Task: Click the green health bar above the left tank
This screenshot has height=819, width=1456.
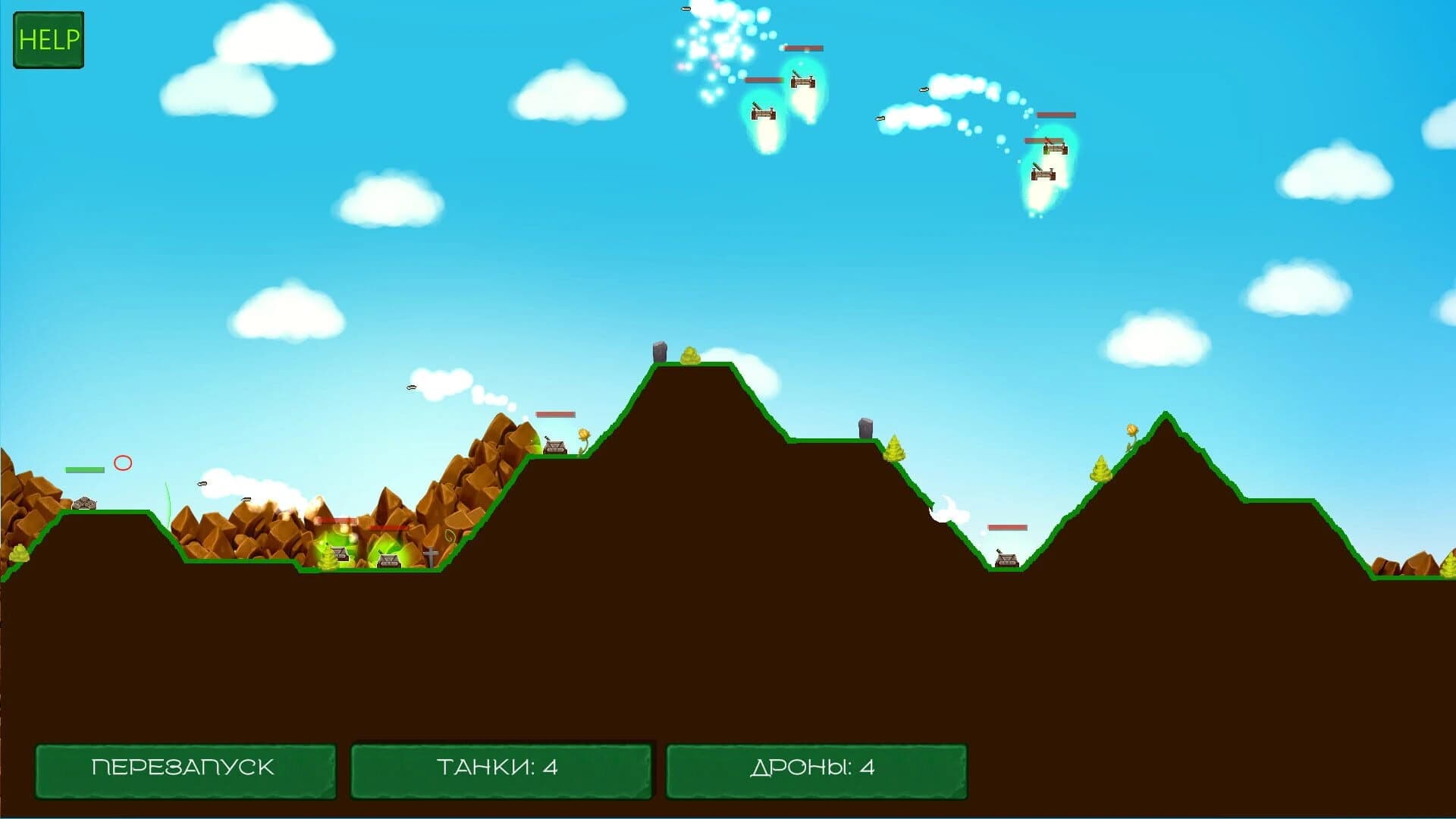Action: 84,469
